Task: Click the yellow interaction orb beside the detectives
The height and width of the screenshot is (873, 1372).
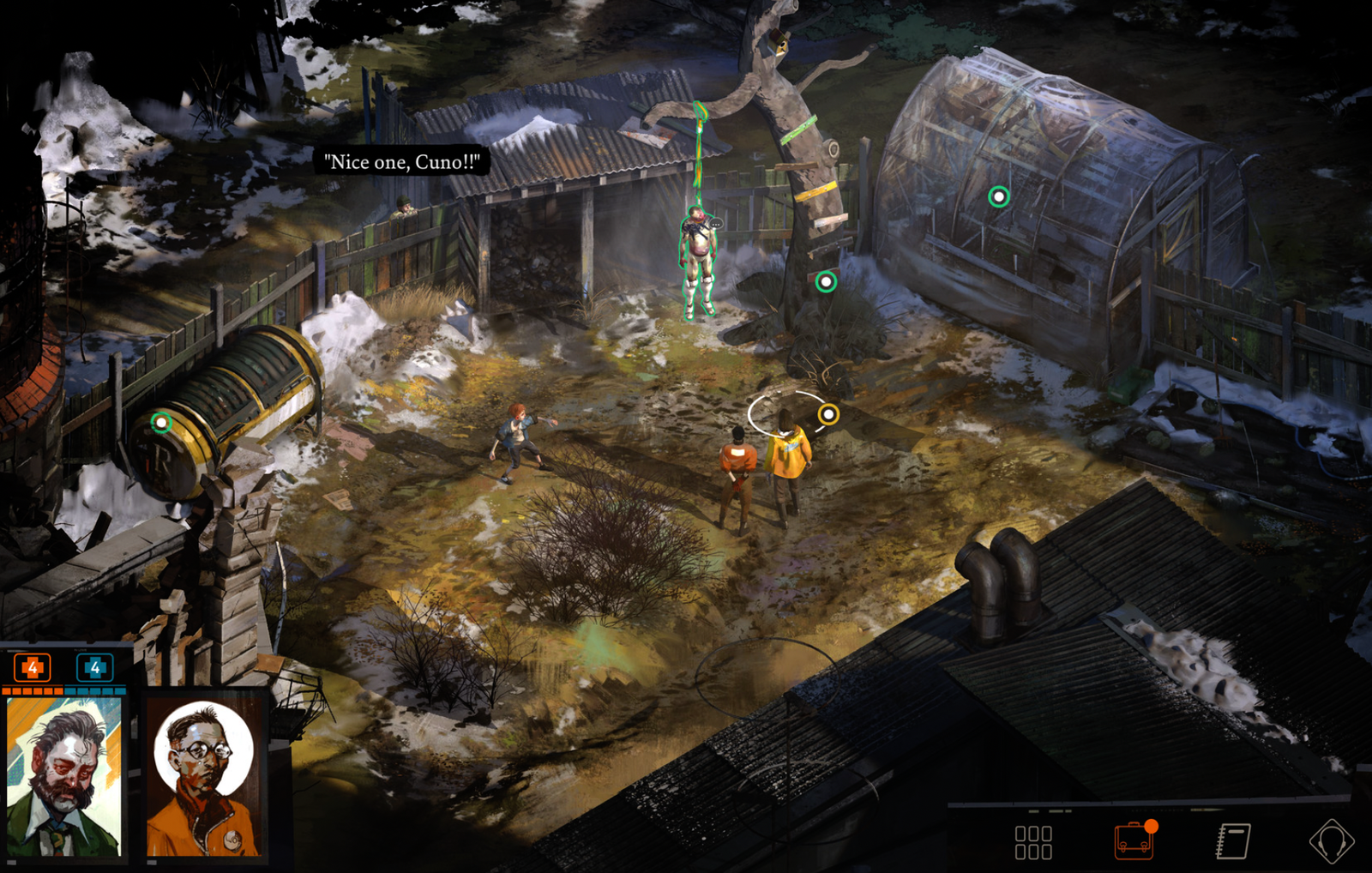Action: pos(828,415)
